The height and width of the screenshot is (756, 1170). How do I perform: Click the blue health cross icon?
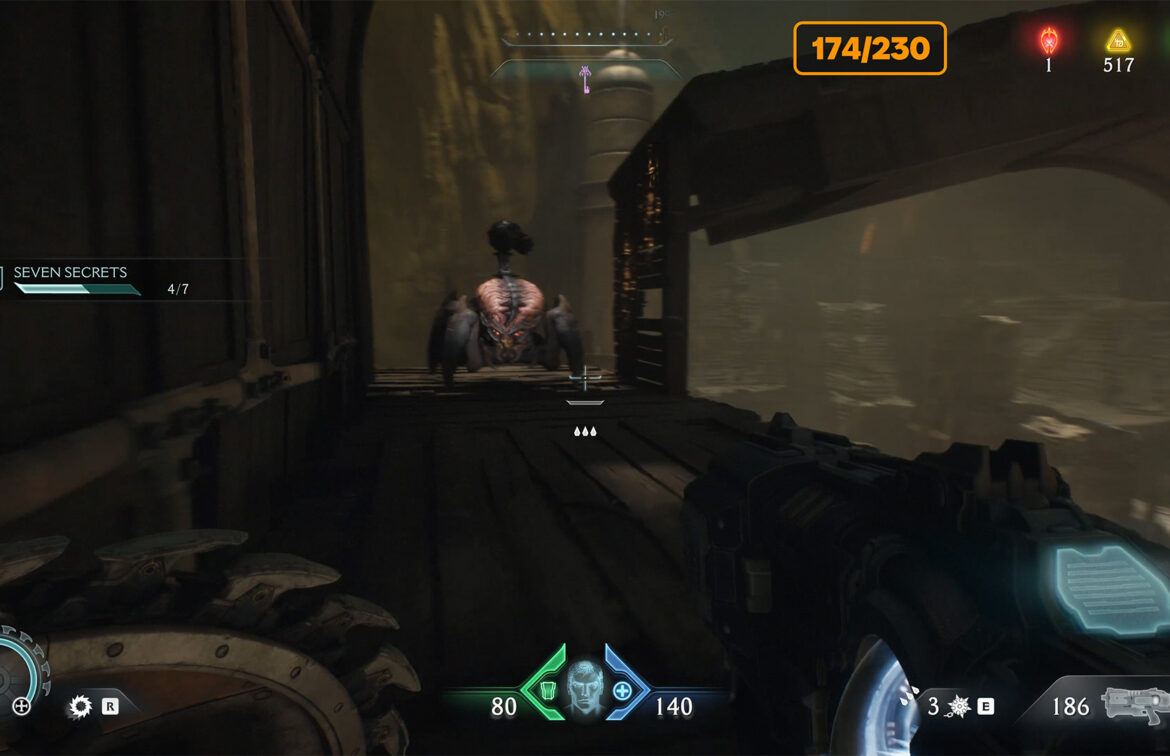tap(622, 690)
